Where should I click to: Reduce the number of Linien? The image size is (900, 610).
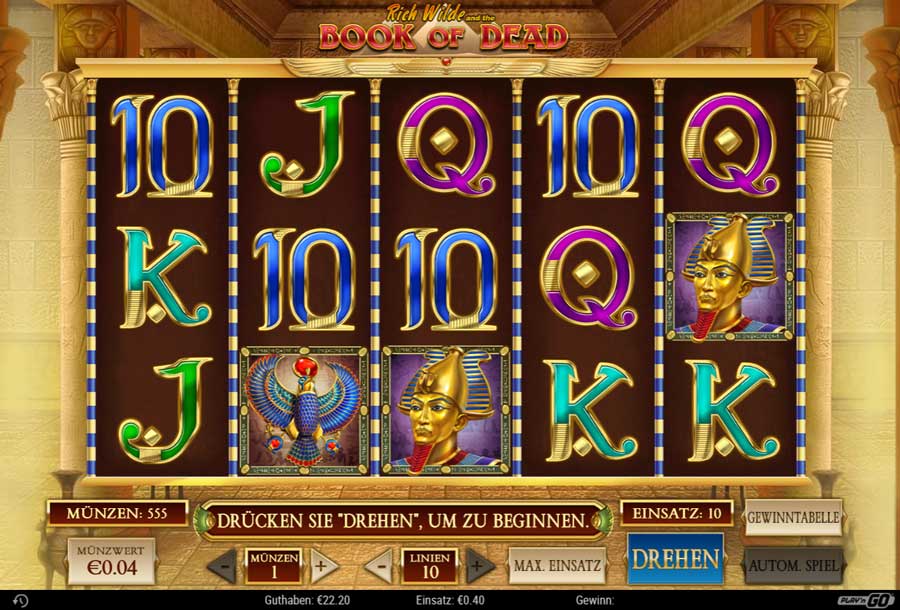379,566
